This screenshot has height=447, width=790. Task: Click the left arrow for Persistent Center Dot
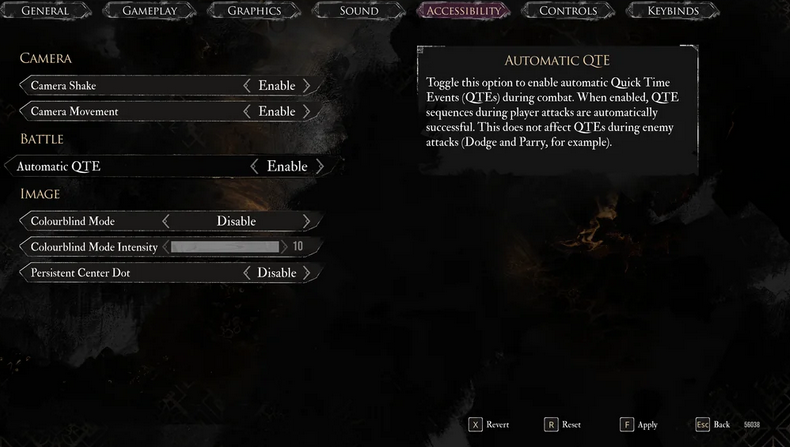(x=247, y=272)
